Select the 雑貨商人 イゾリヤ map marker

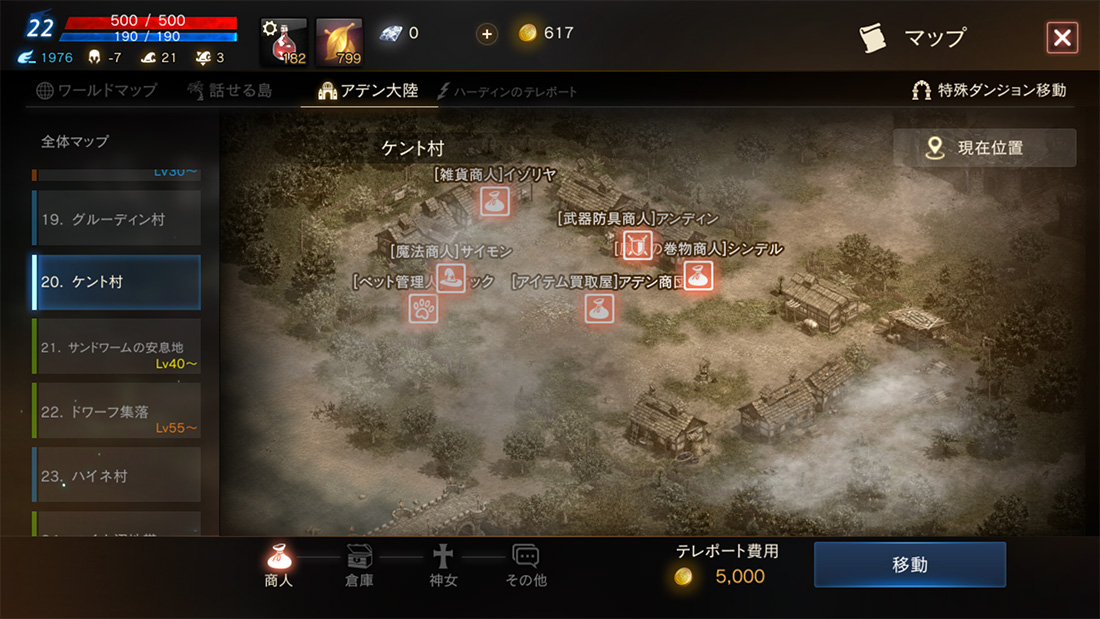click(x=492, y=202)
